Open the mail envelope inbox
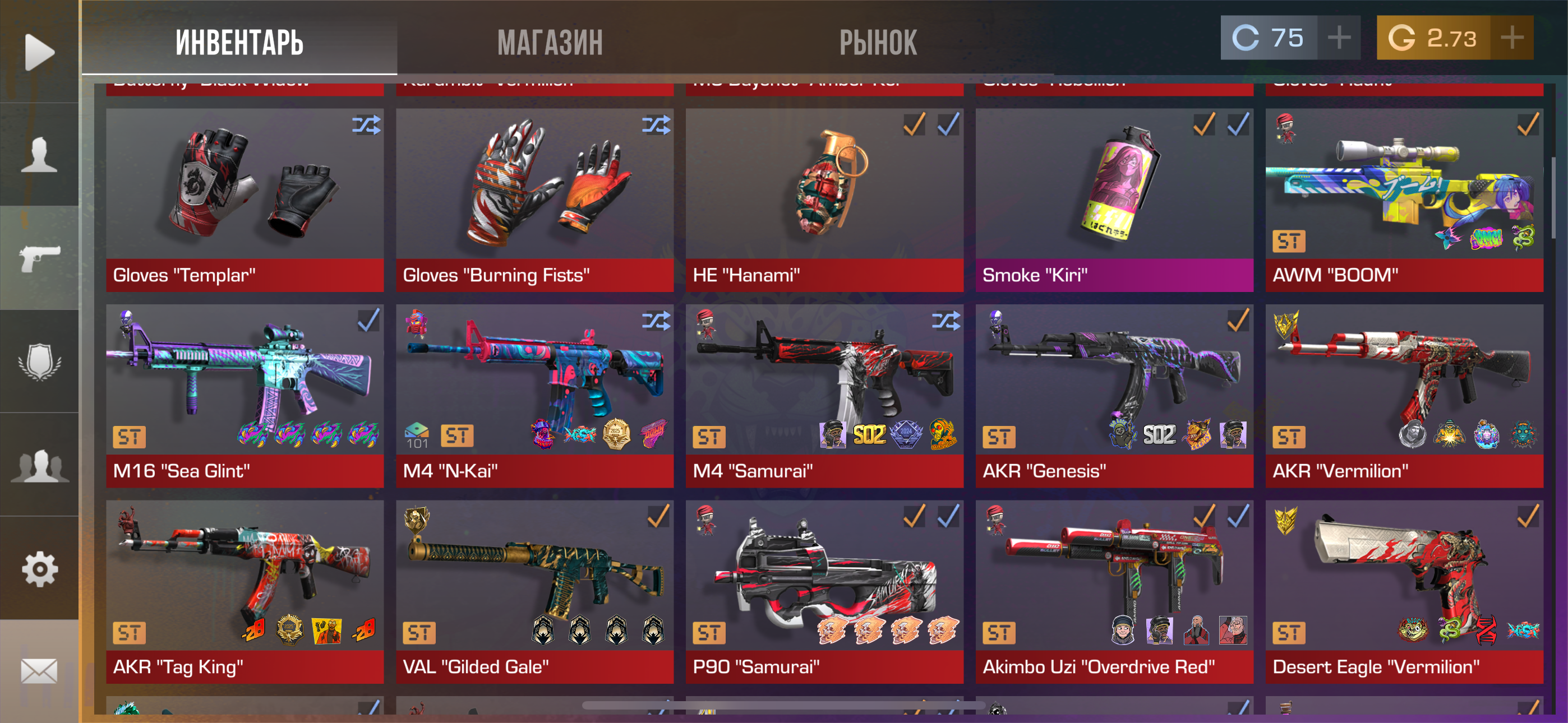Viewport: 1568px width, 723px height. click(x=39, y=671)
